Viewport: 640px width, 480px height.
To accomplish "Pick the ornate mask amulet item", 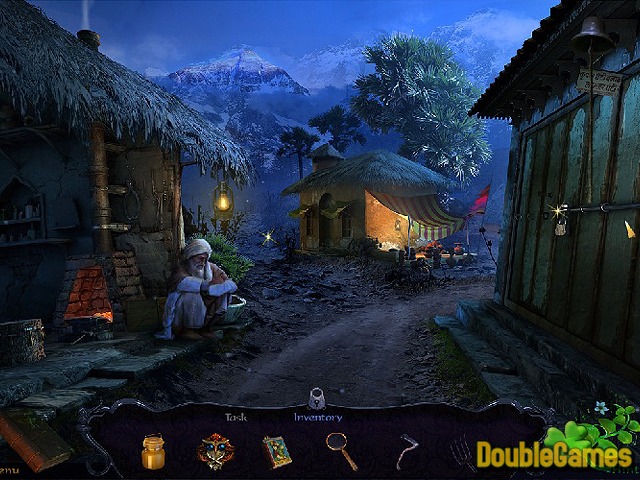I will 215,451.
